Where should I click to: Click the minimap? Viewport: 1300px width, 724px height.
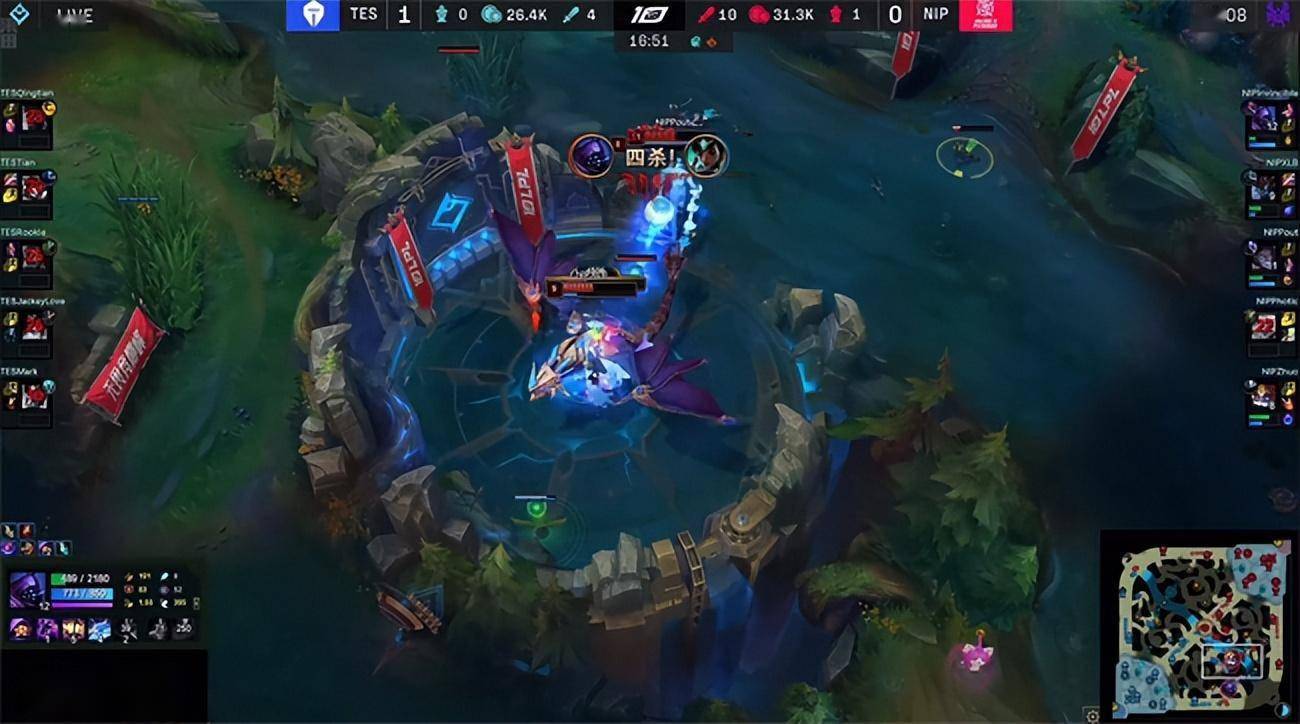[x=1198, y=624]
